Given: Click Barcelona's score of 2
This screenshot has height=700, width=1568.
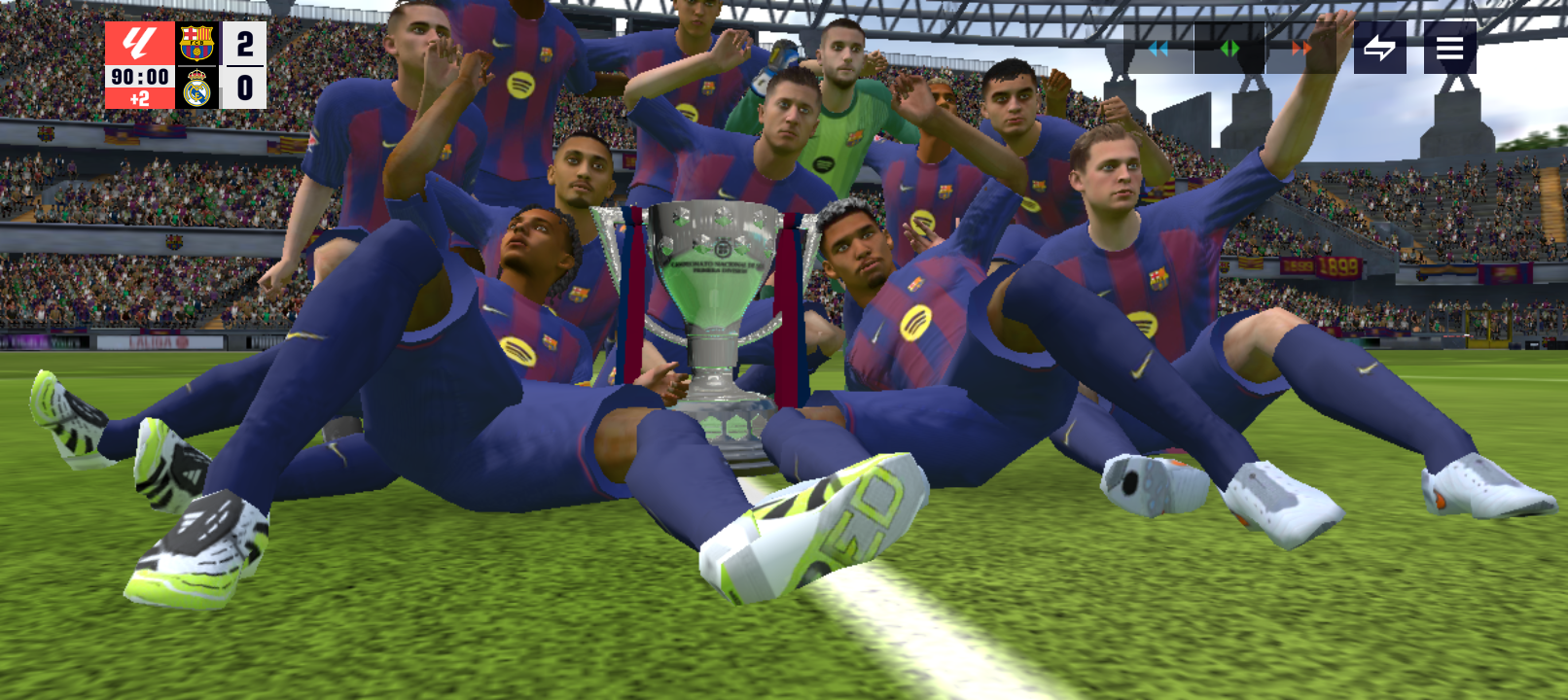Looking at the screenshot, I should (x=243, y=44).
